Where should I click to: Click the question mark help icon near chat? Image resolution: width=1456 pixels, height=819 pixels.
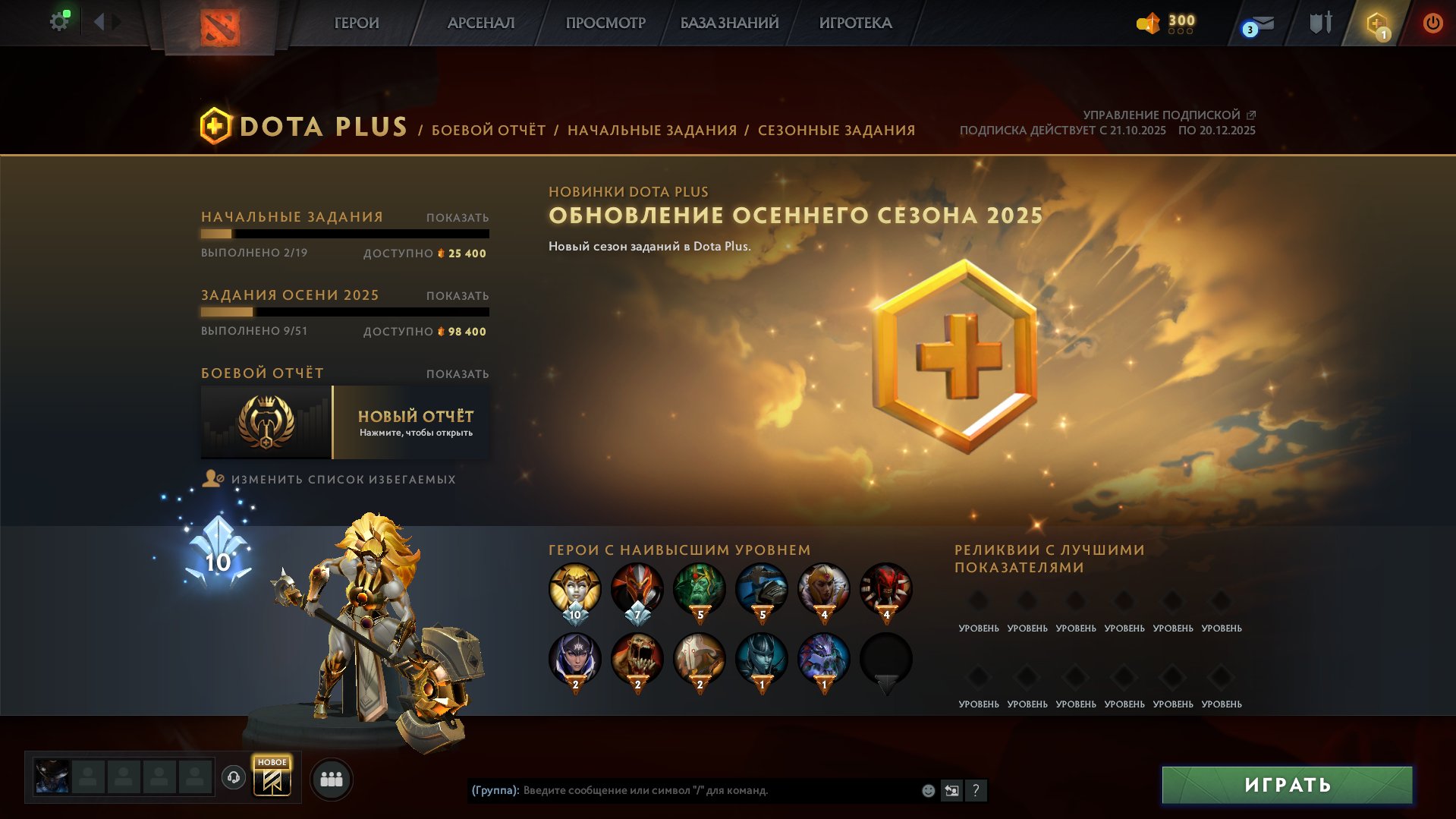click(976, 791)
